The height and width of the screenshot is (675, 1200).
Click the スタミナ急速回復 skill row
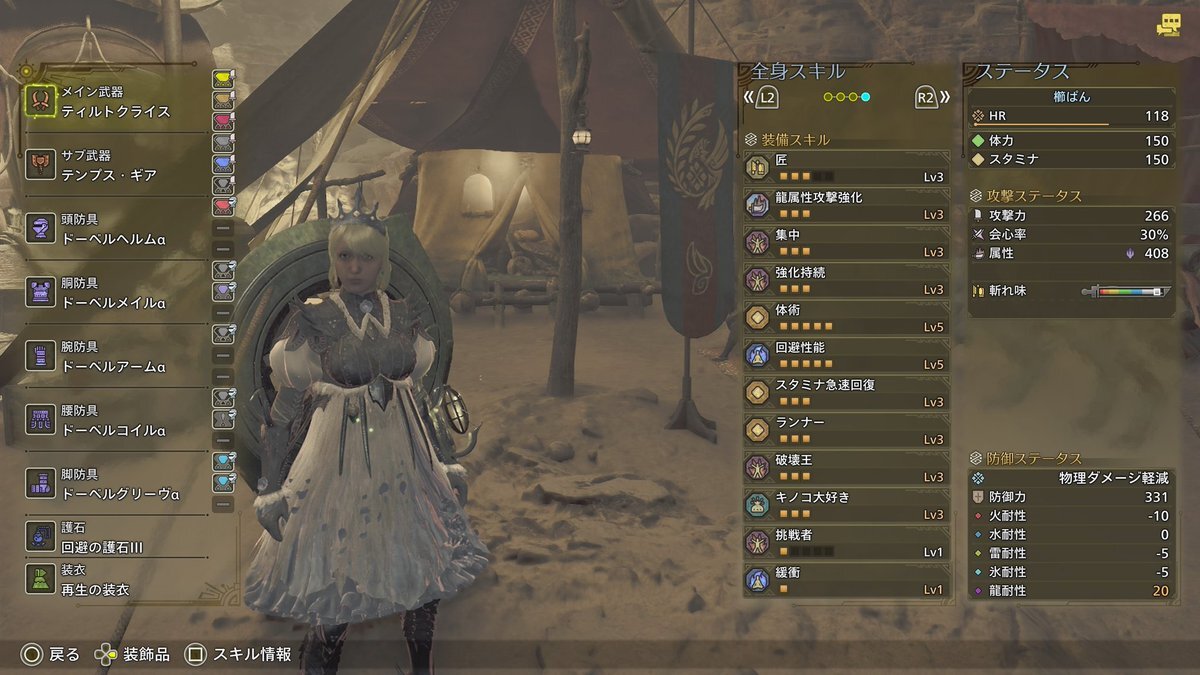[x=846, y=393]
